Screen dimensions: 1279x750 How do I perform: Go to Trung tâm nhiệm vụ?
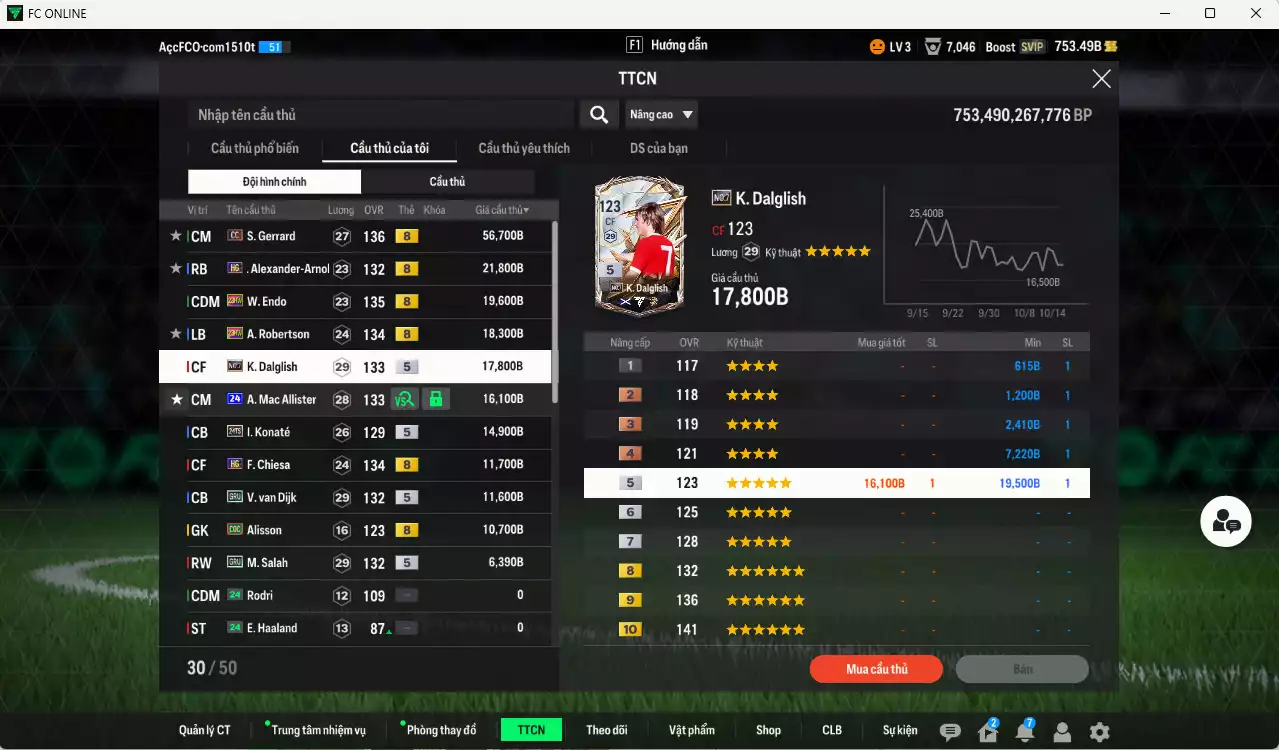point(318,730)
